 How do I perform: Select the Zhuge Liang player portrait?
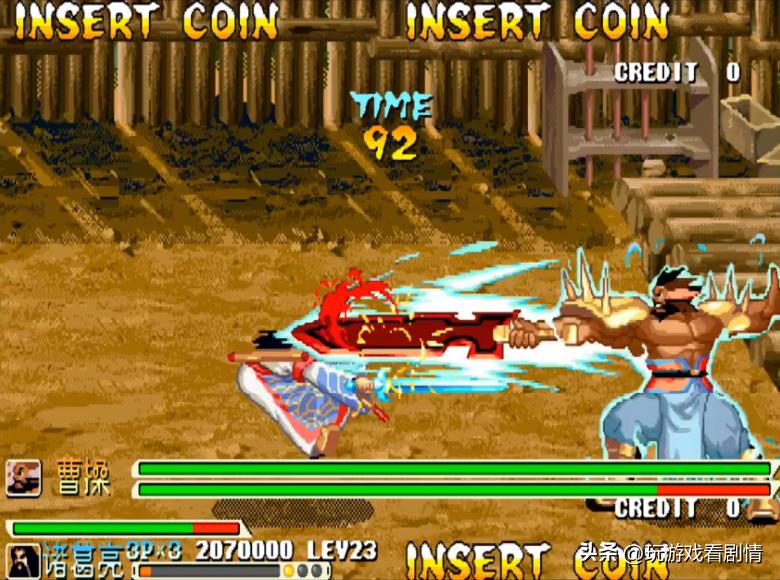coord(22,561)
